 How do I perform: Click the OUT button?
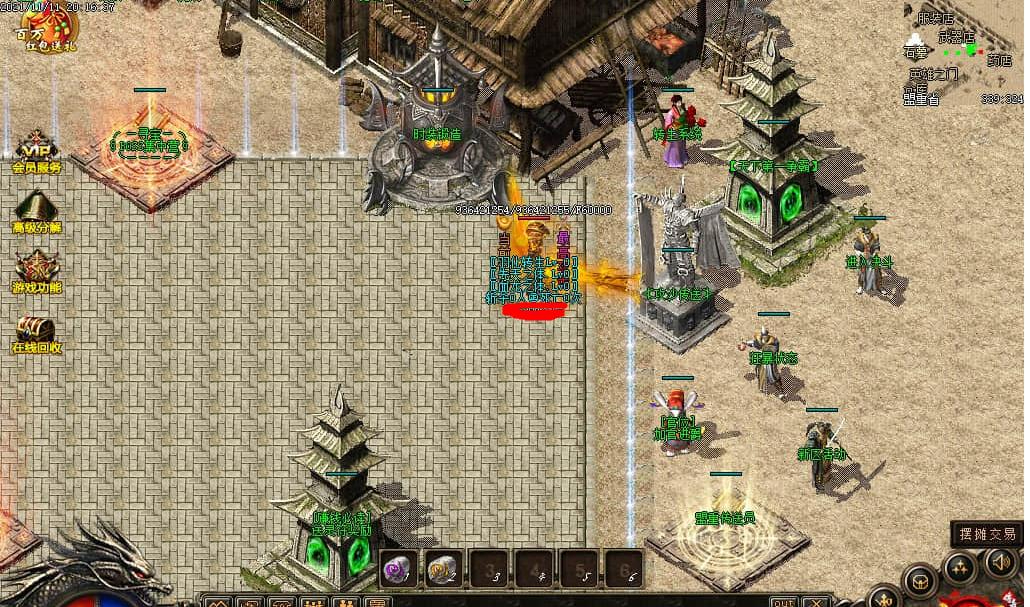click(x=784, y=601)
